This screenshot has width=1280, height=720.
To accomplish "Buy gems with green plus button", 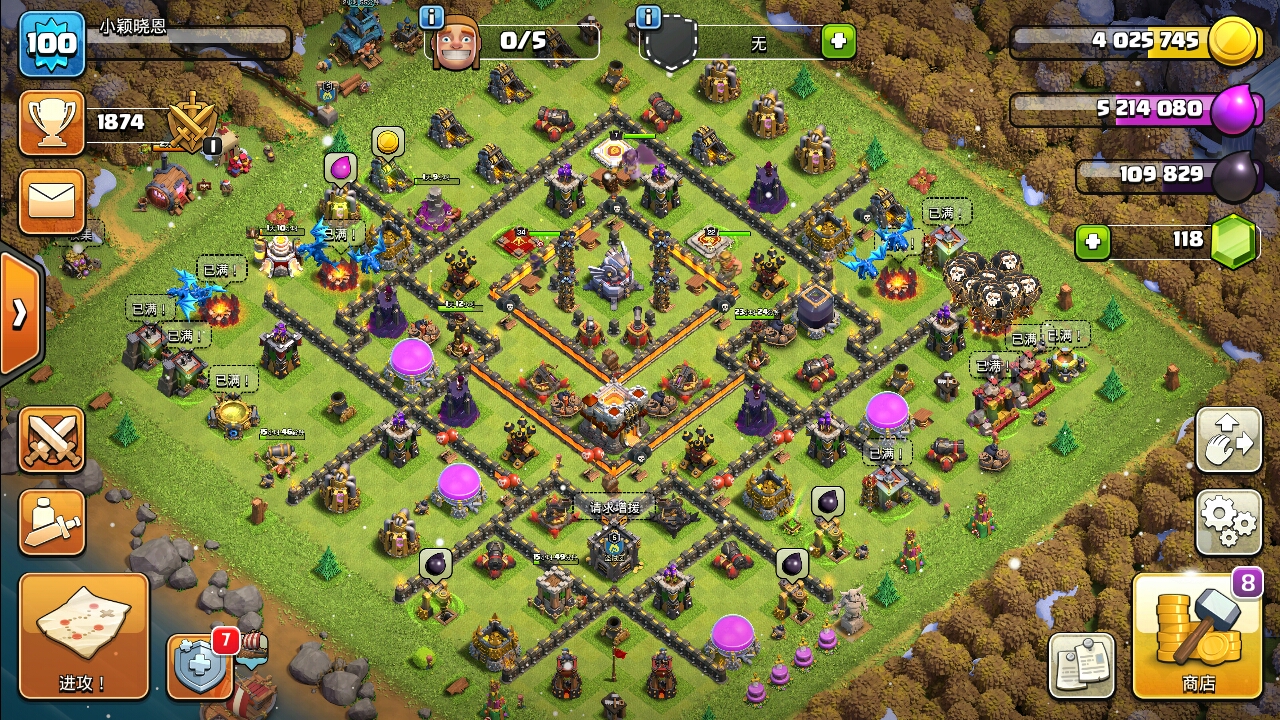I will click(1093, 241).
